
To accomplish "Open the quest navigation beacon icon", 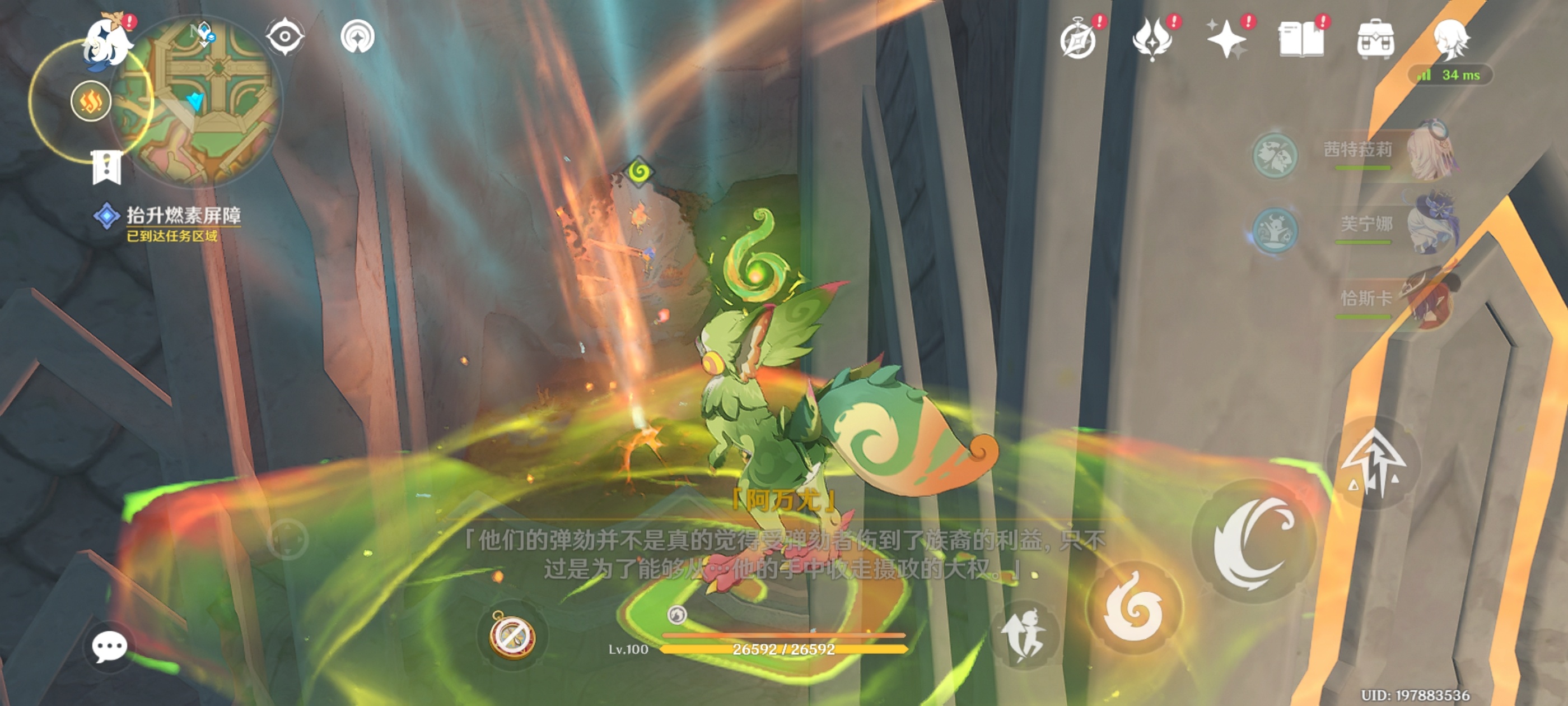I will pyautogui.click(x=357, y=36).
